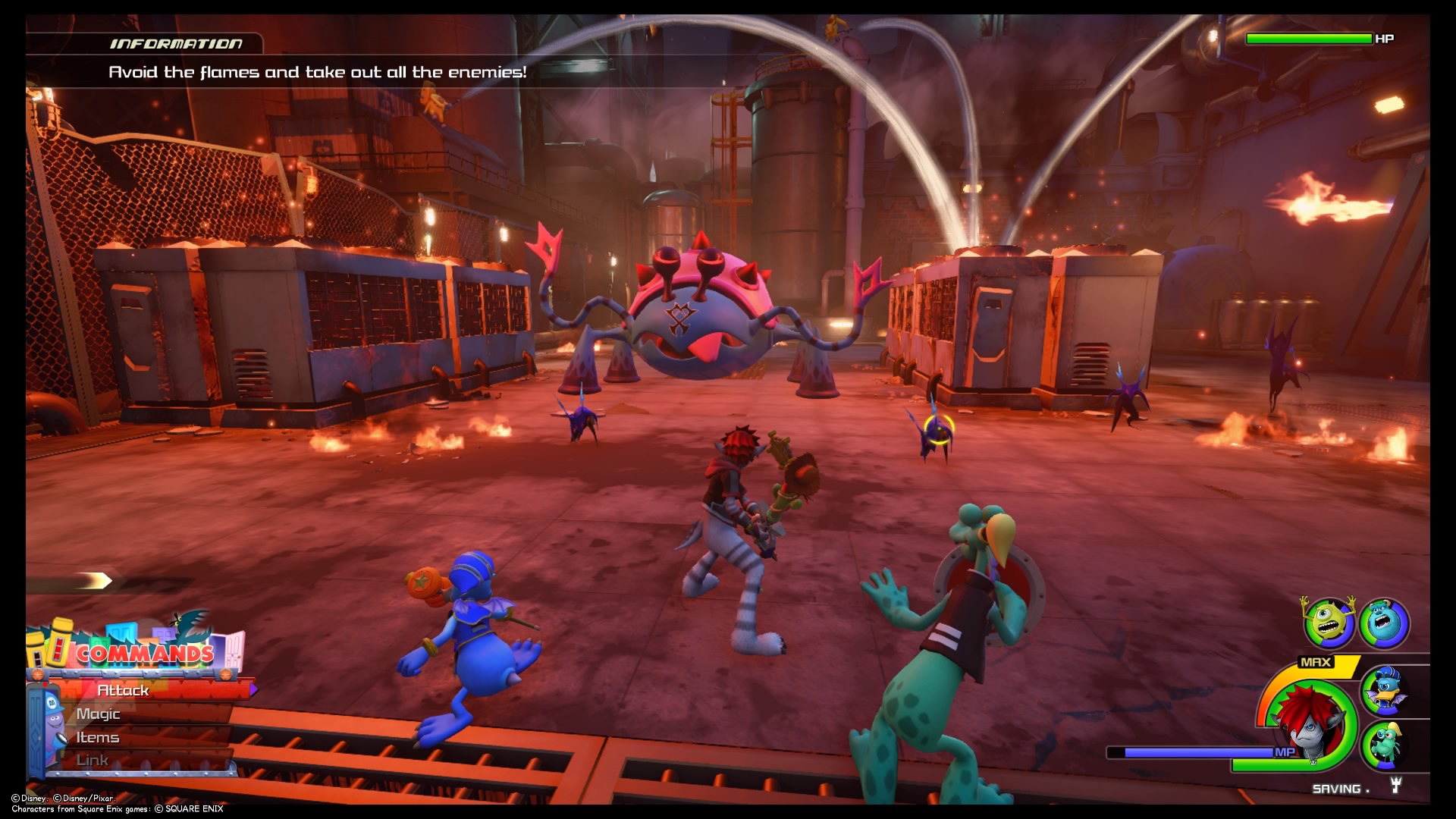Expand the Attack command via the purple arrow

click(253, 691)
